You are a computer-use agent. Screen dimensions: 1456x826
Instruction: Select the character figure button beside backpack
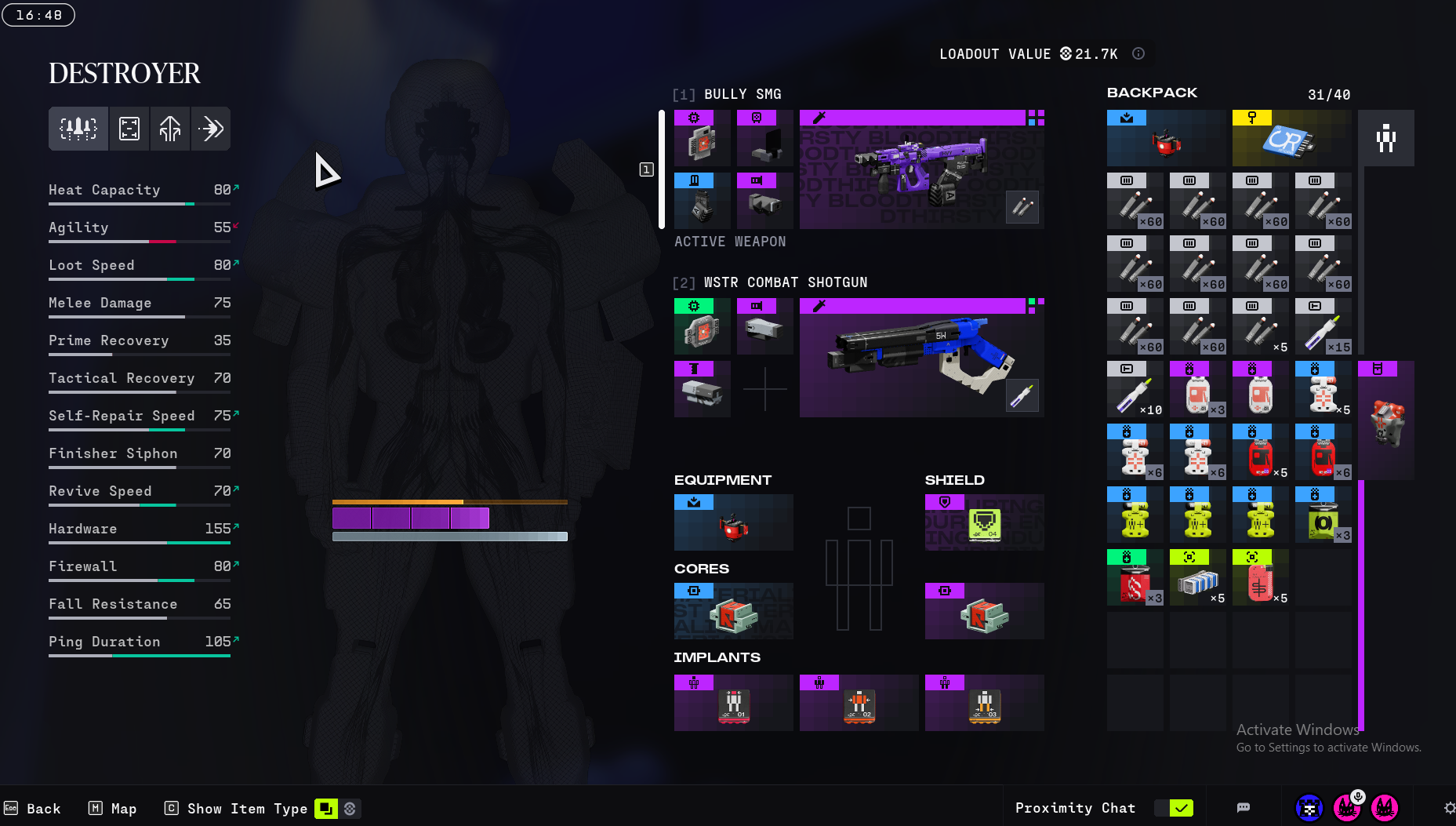(x=1385, y=139)
